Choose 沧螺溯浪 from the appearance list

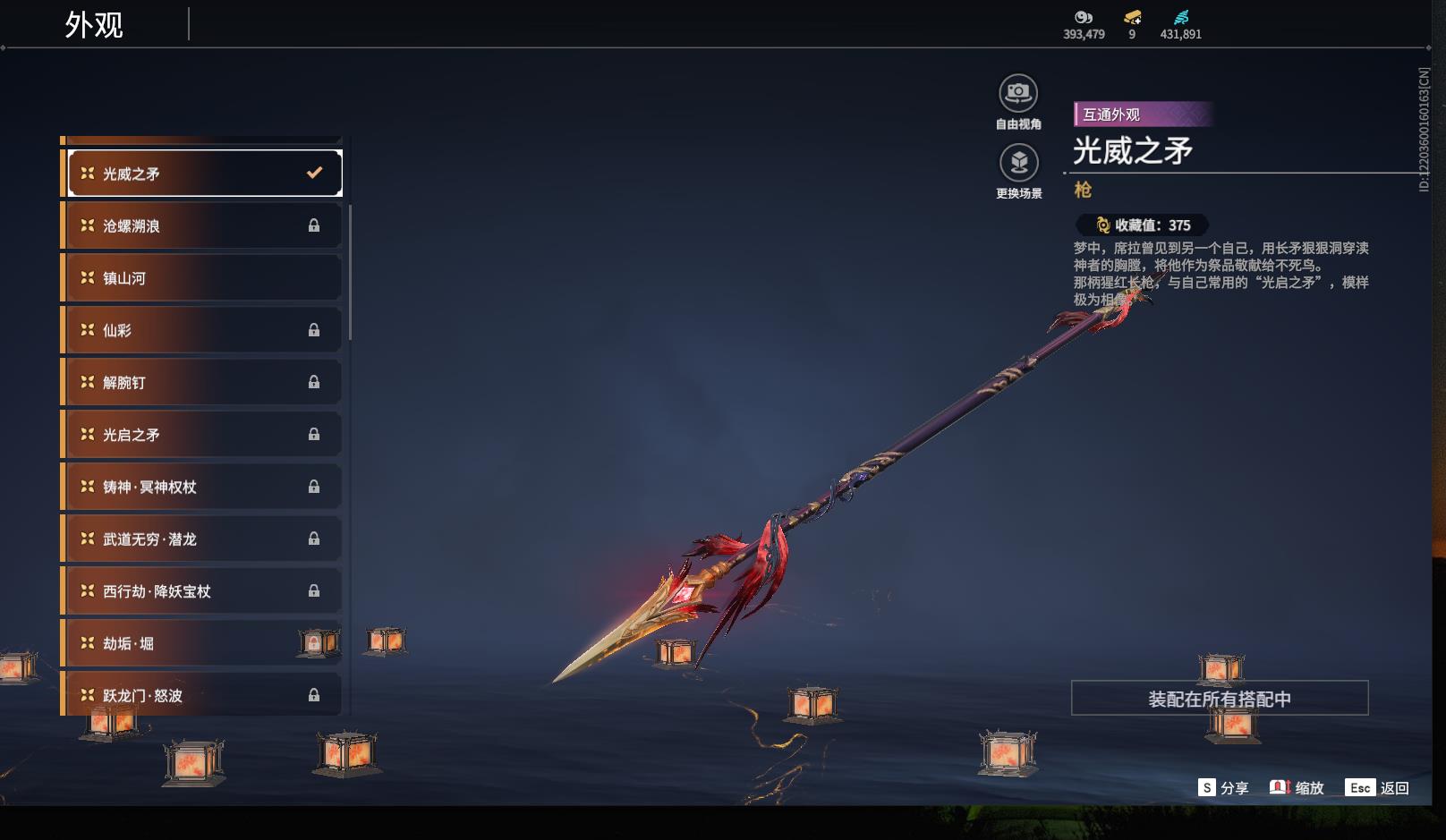[204, 225]
